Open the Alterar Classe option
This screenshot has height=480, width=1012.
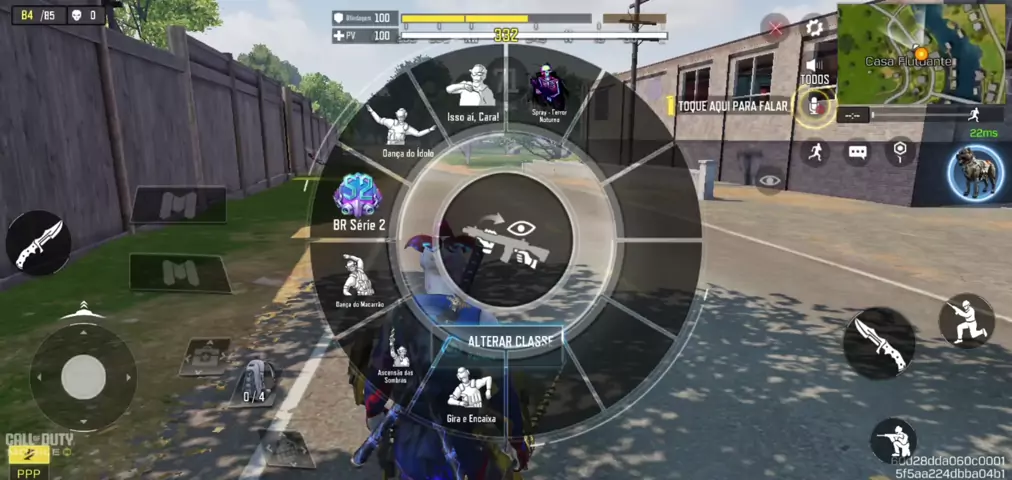point(509,341)
